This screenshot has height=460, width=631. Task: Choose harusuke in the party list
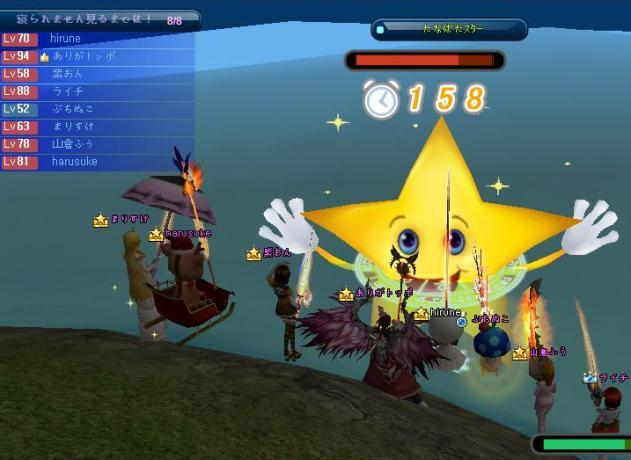pos(100,162)
